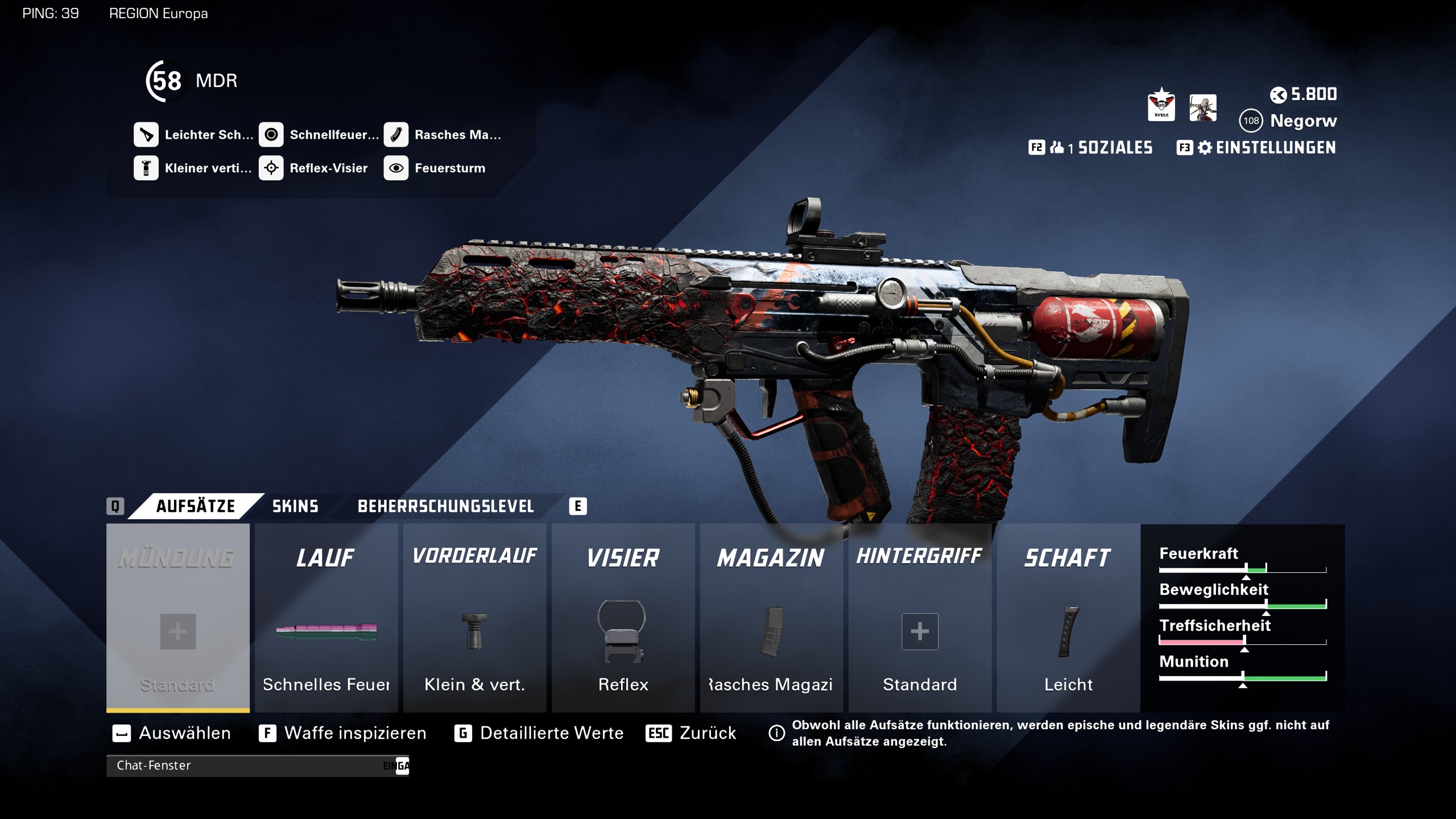Viewport: 1456px width, 819px height.
Task: Open the Hintergriff Standard slot
Action: coord(920,618)
